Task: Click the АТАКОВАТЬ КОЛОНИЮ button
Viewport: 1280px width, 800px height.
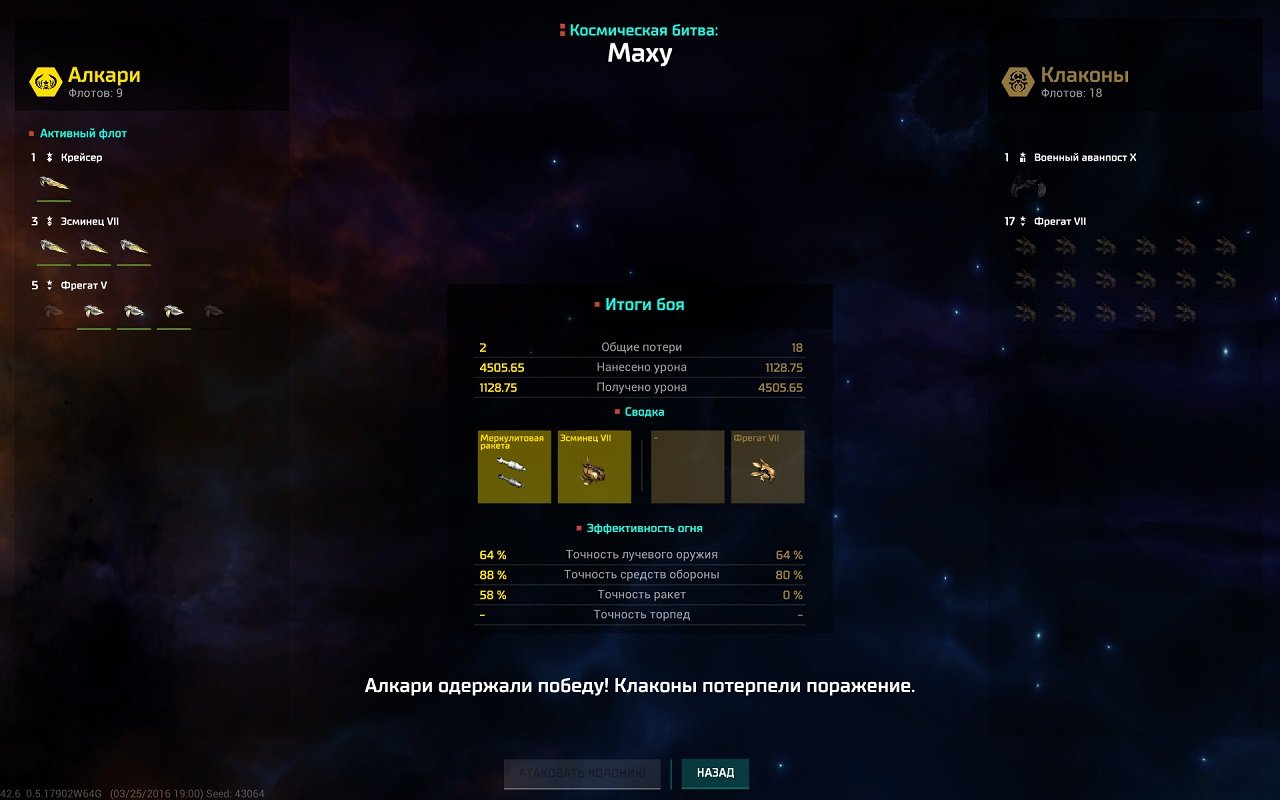Action: pos(581,773)
